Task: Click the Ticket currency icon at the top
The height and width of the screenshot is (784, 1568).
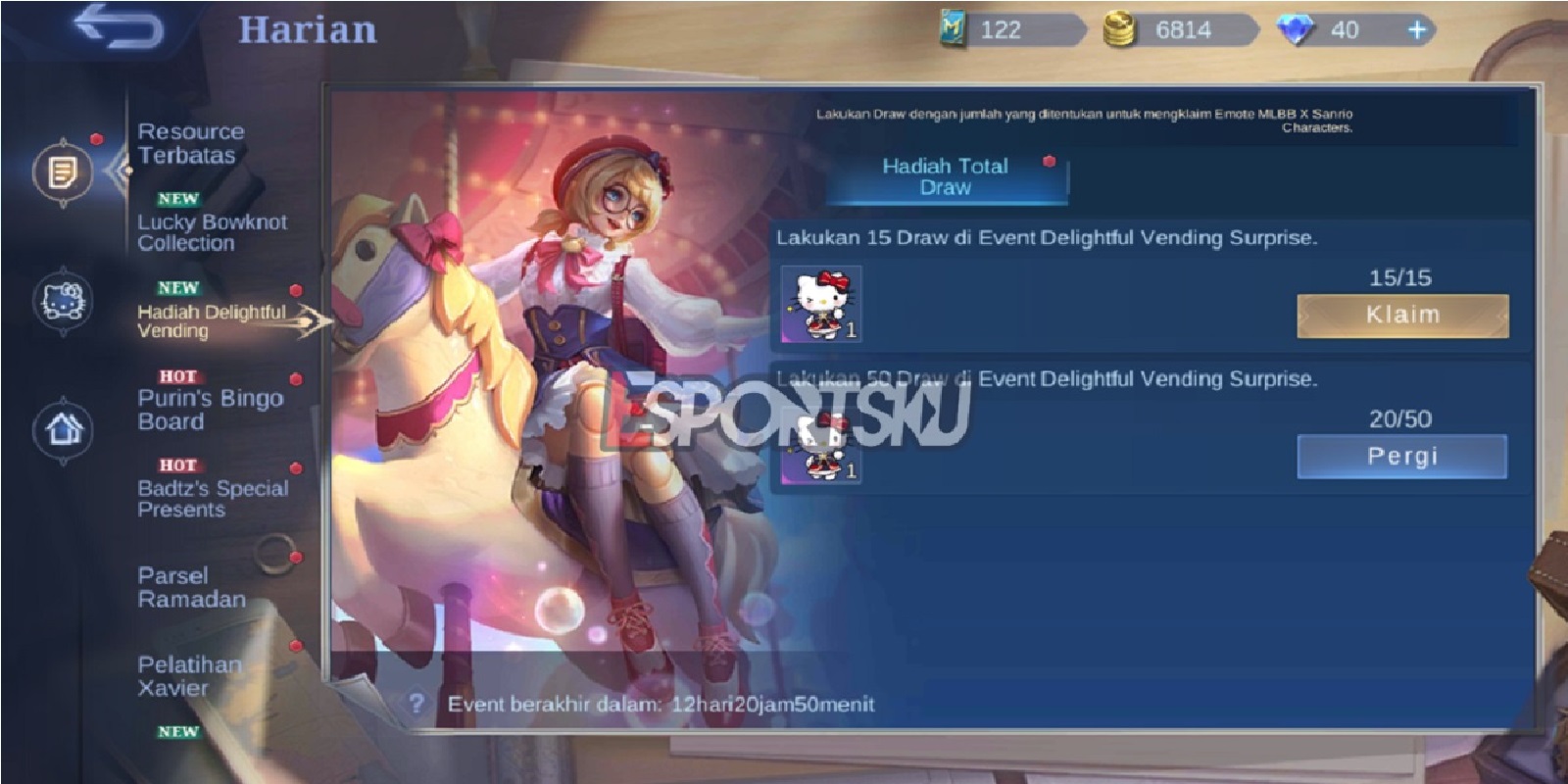Action: tap(953, 29)
